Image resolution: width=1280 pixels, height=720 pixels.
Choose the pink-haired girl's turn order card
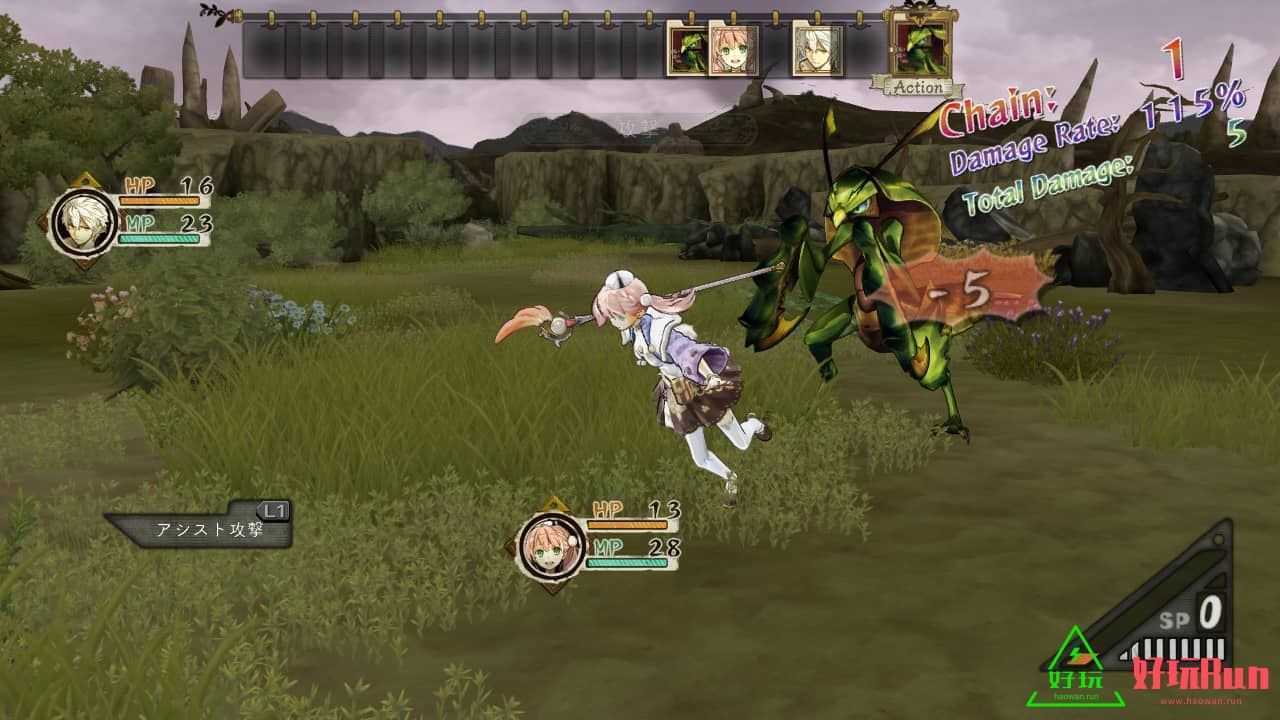click(x=733, y=50)
